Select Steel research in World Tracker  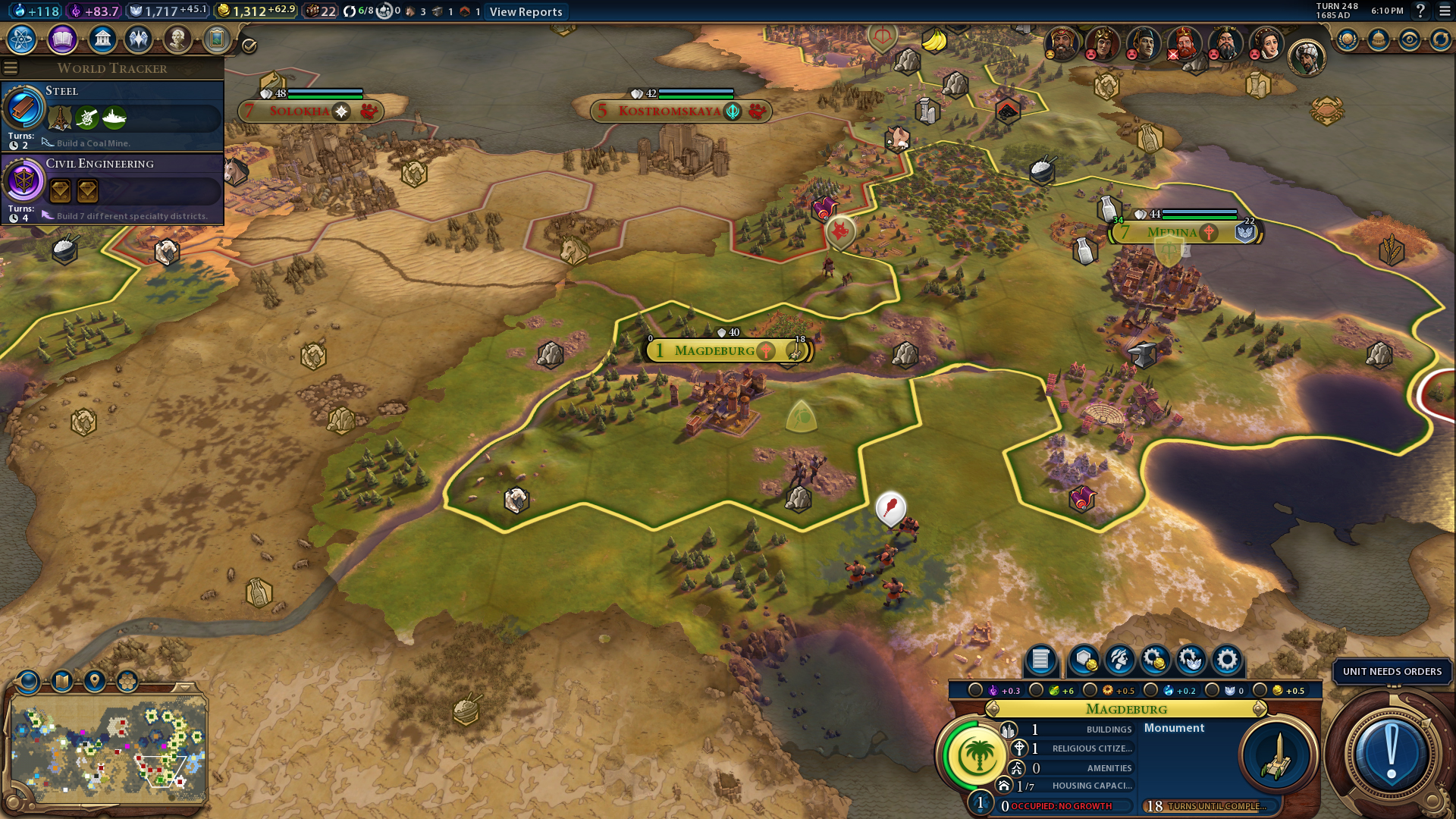click(x=112, y=115)
